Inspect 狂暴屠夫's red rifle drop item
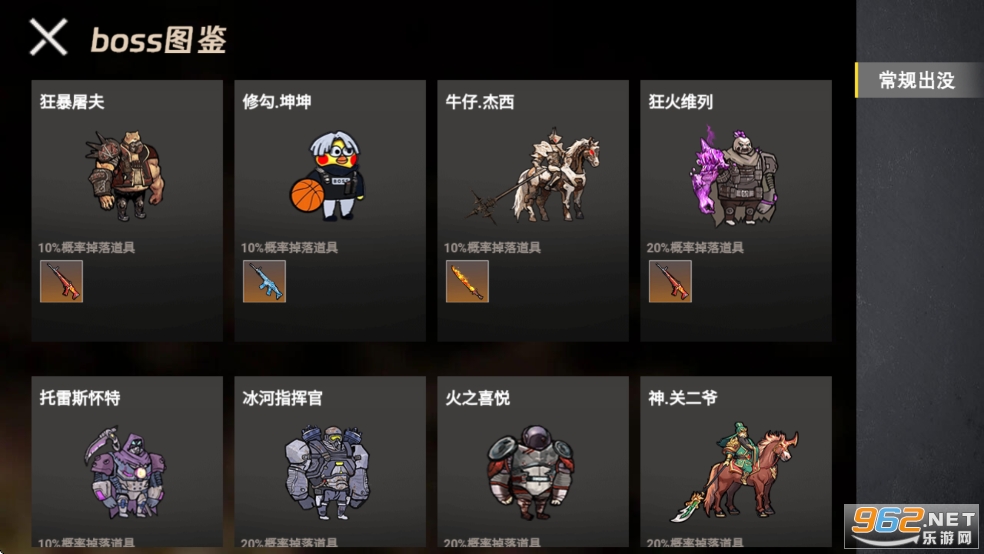 pos(61,281)
